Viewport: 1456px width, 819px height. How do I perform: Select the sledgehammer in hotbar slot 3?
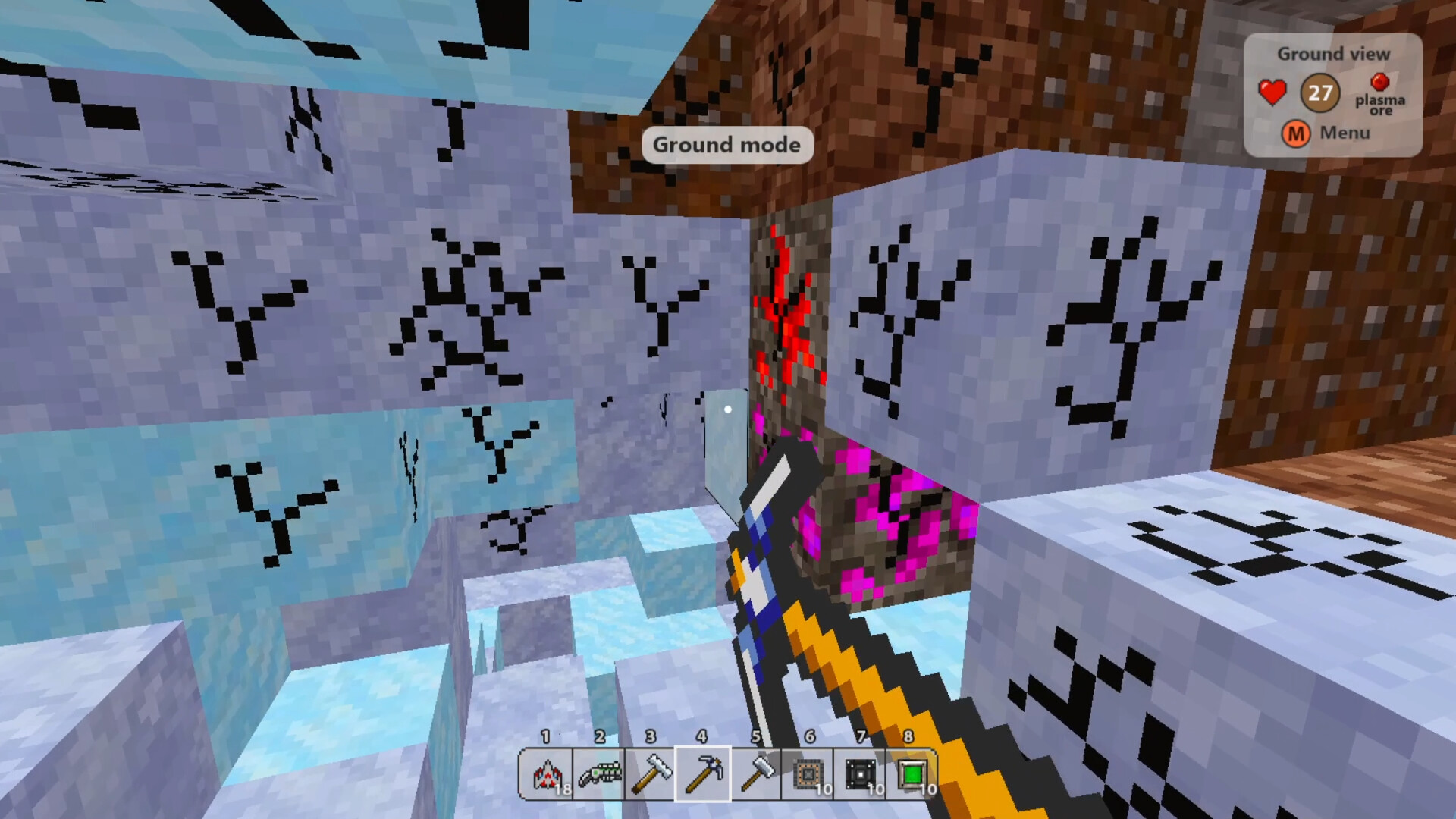click(x=651, y=773)
